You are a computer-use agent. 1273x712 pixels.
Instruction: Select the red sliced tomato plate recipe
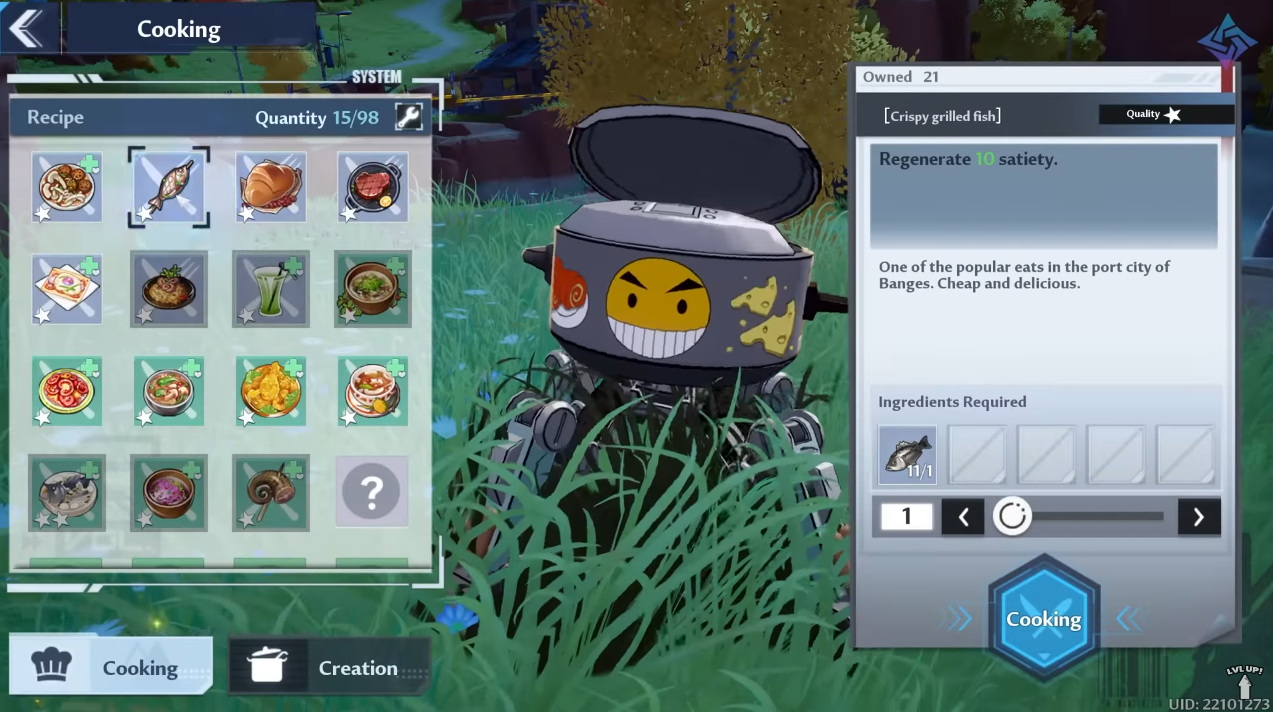click(x=67, y=391)
